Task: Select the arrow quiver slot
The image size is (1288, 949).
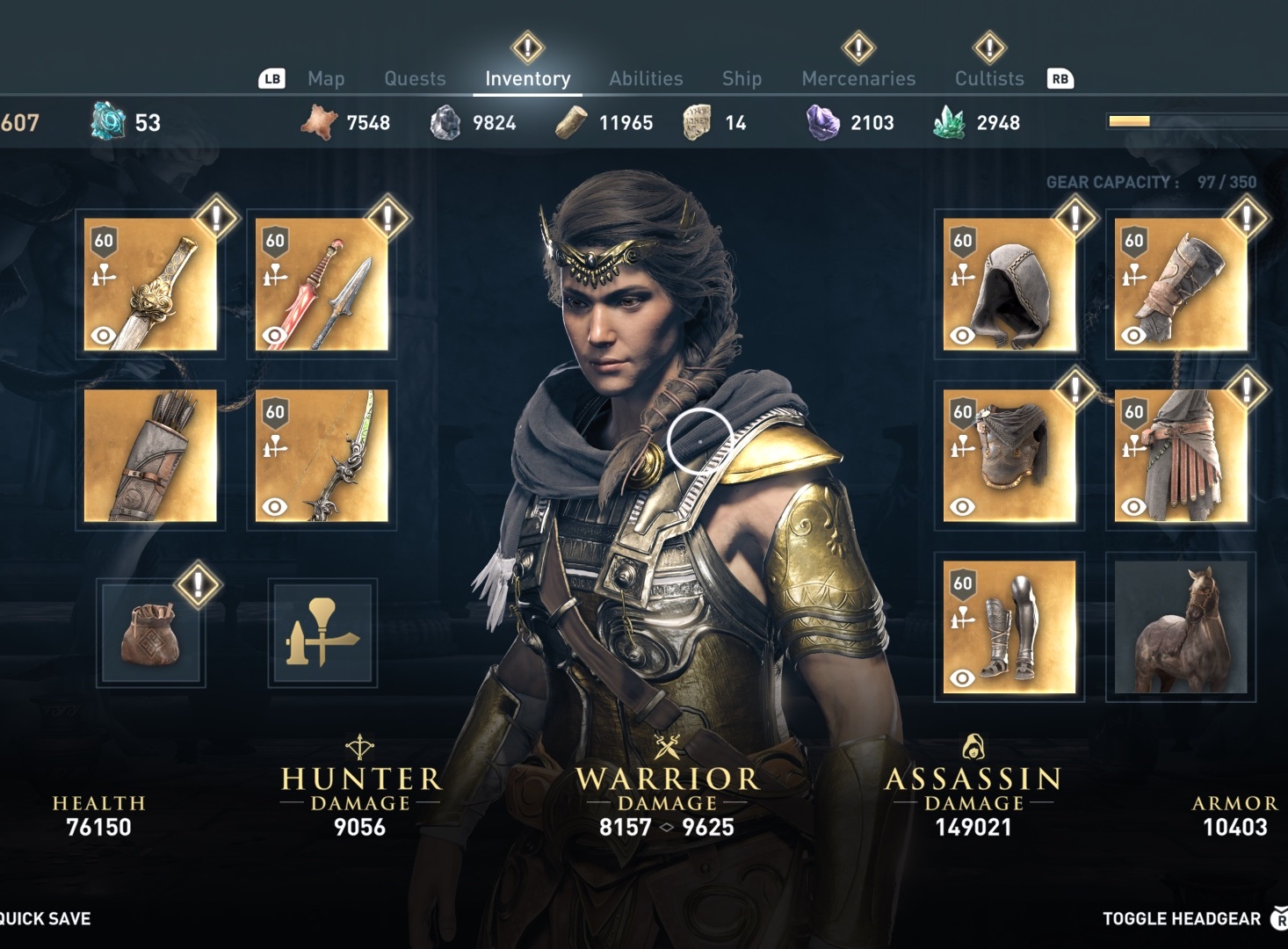Action: coord(150,456)
